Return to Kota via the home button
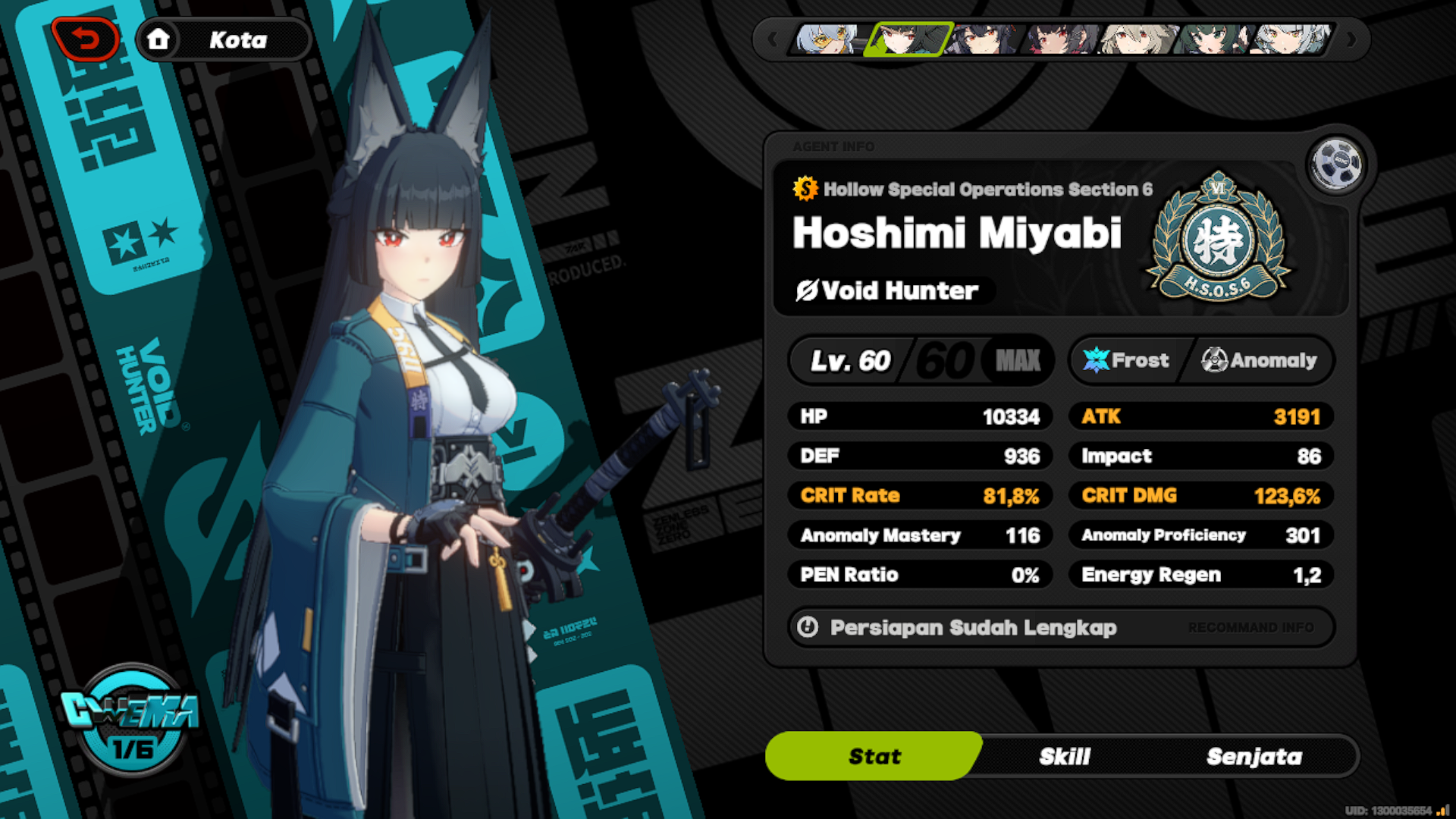The width and height of the screenshot is (1456, 819). coord(158,39)
